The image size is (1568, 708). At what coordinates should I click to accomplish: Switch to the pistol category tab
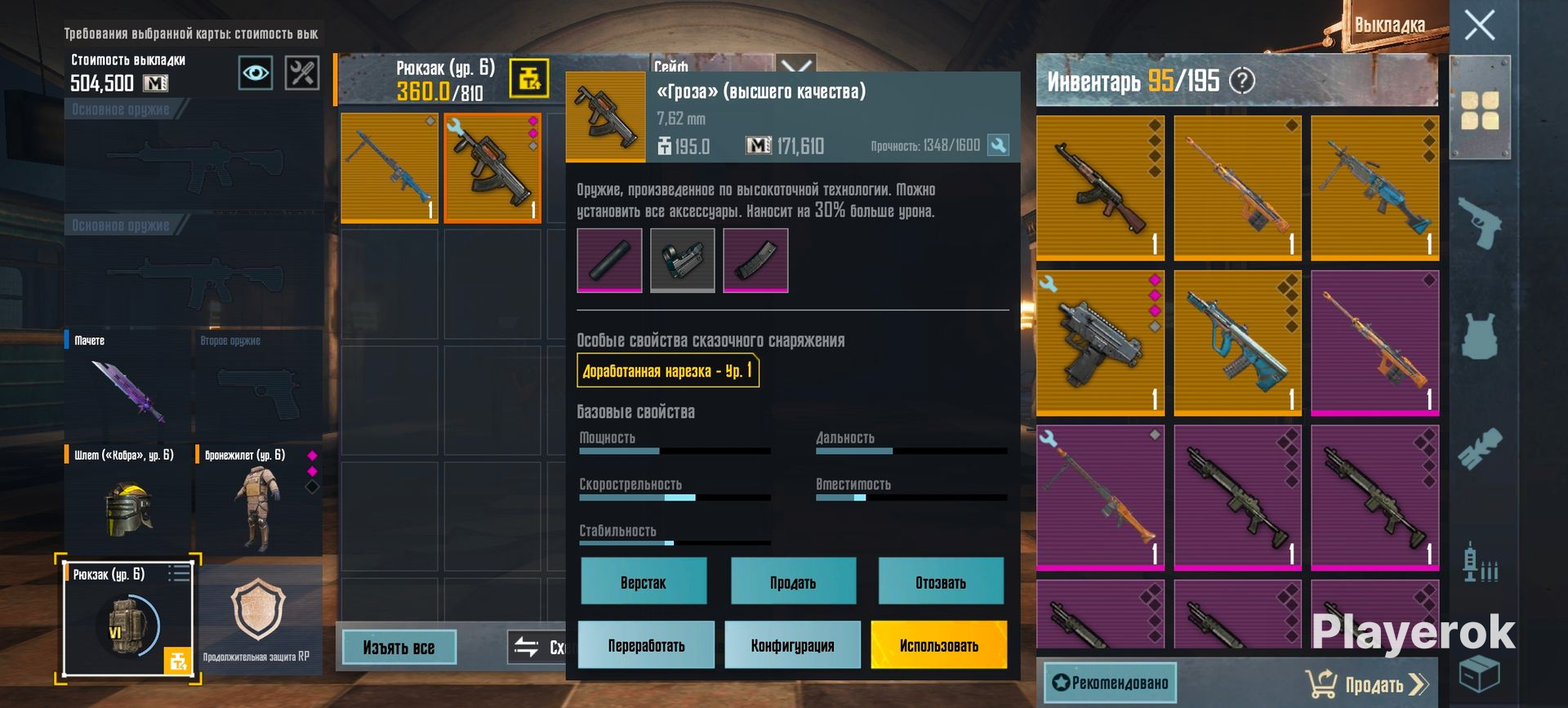(x=1479, y=222)
